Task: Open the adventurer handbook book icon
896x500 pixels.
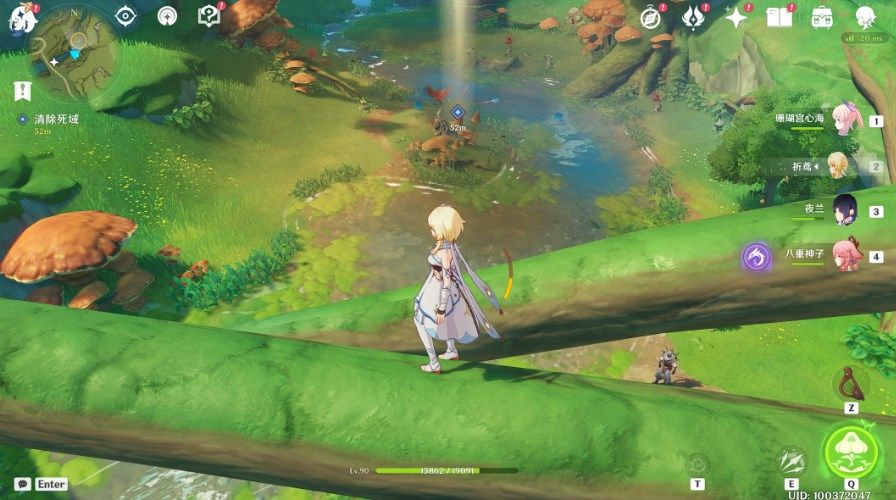Action: pos(779,17)
